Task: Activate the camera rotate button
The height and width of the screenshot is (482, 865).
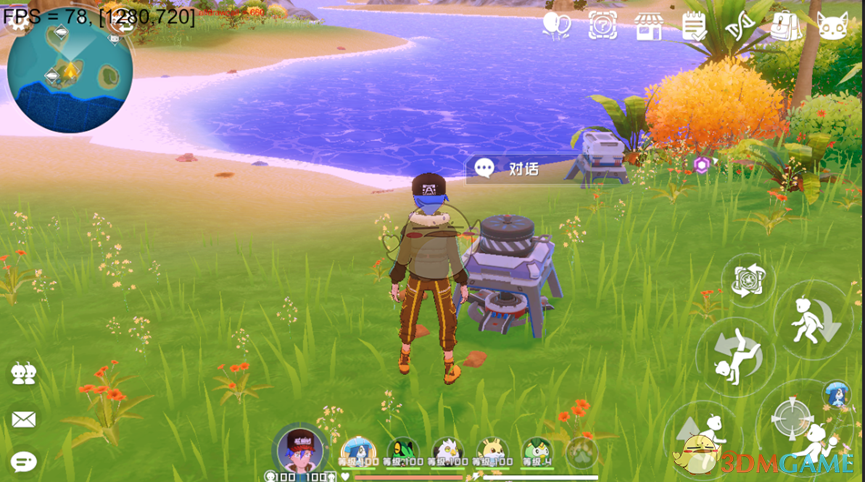Action: coord(746,281)
